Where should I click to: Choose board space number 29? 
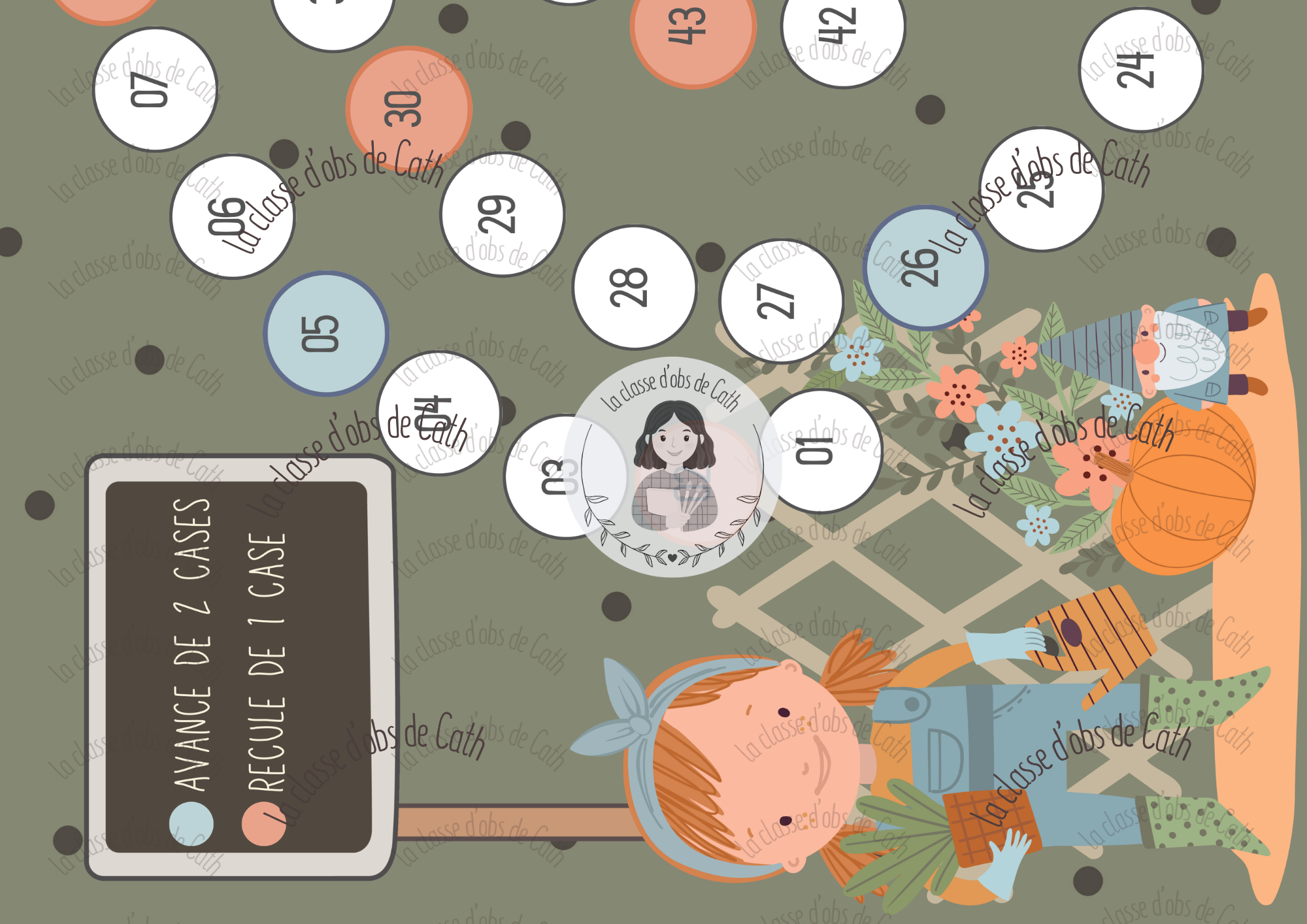(502, 214)
